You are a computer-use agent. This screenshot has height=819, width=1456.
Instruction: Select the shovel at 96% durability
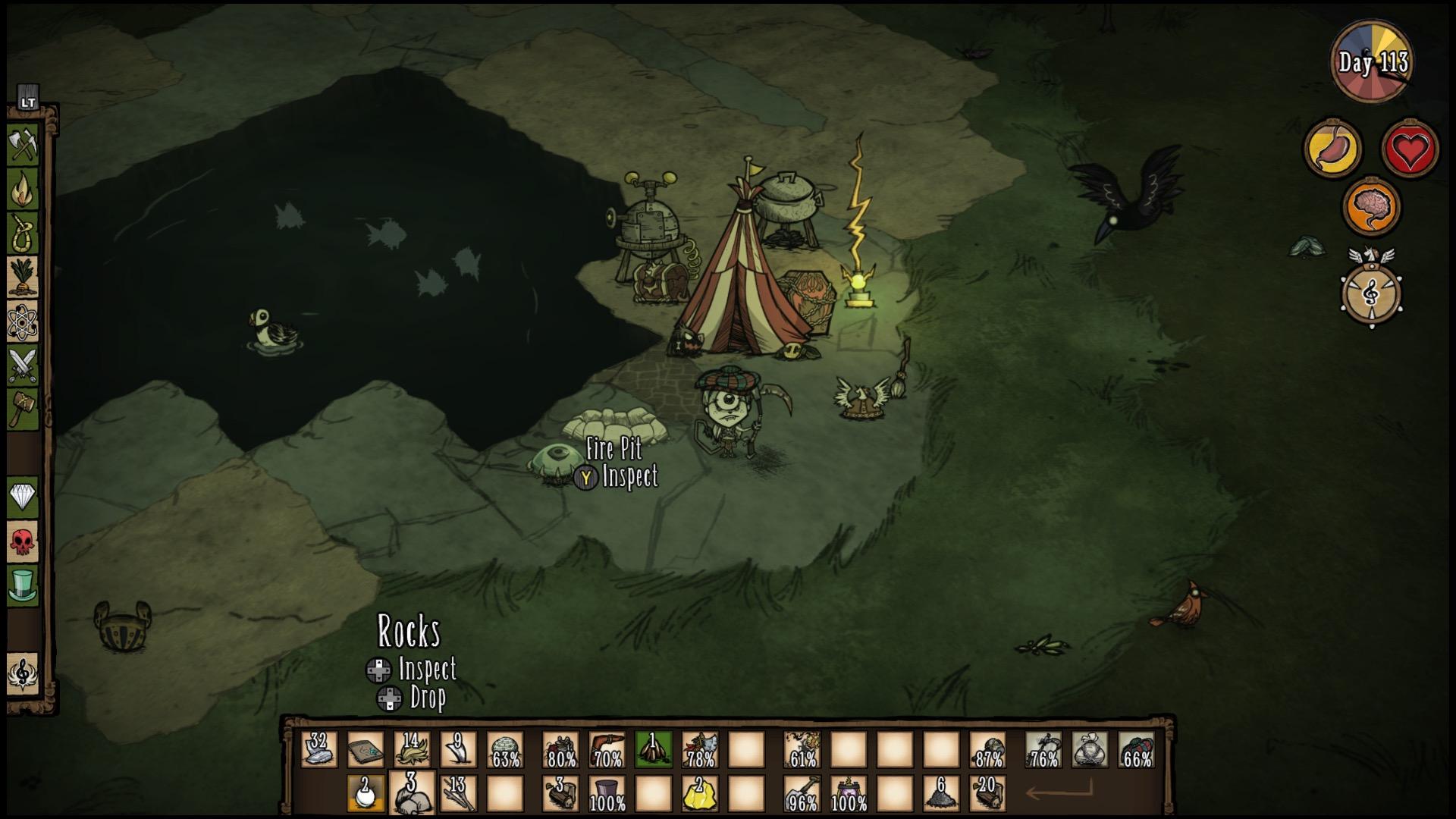[802, 794]
